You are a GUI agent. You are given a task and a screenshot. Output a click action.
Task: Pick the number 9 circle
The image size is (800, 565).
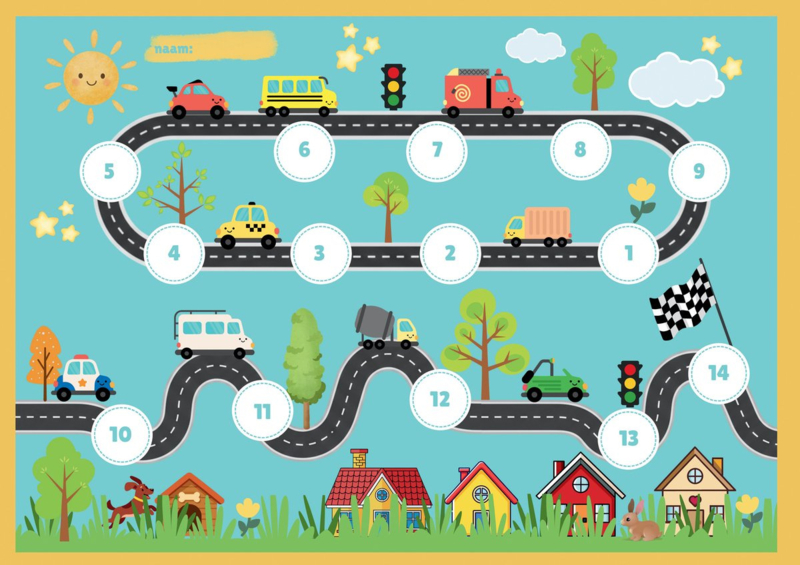(x=699, y=171)
